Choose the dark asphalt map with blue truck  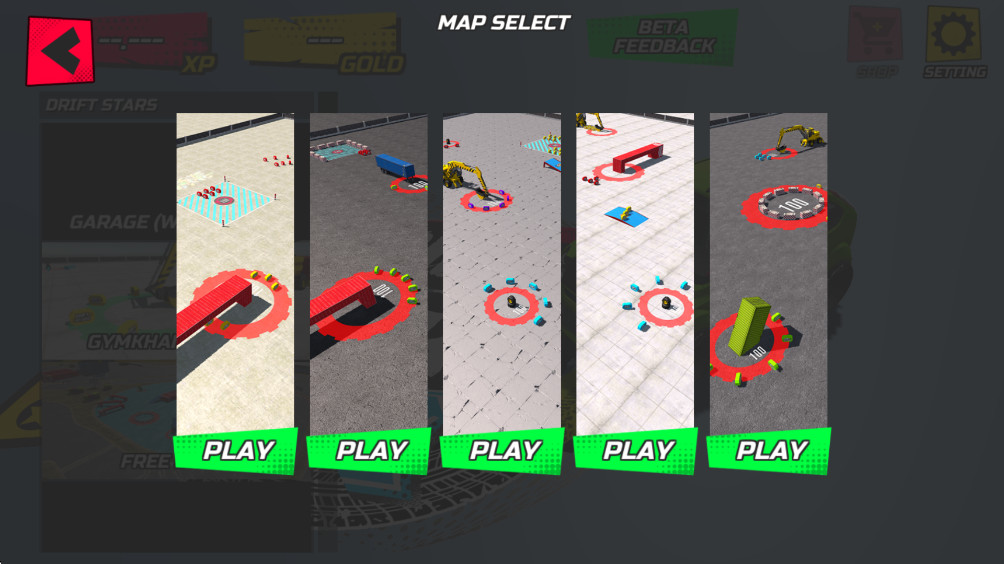coord(368,272)
